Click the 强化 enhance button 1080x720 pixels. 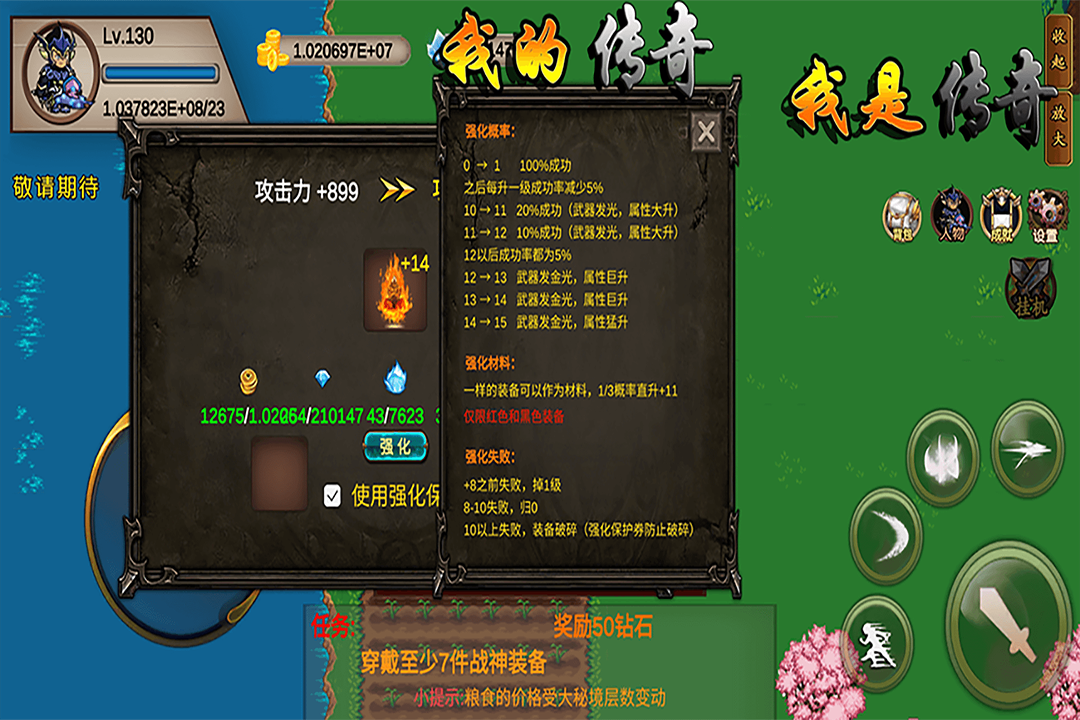(x=395, y=447)
